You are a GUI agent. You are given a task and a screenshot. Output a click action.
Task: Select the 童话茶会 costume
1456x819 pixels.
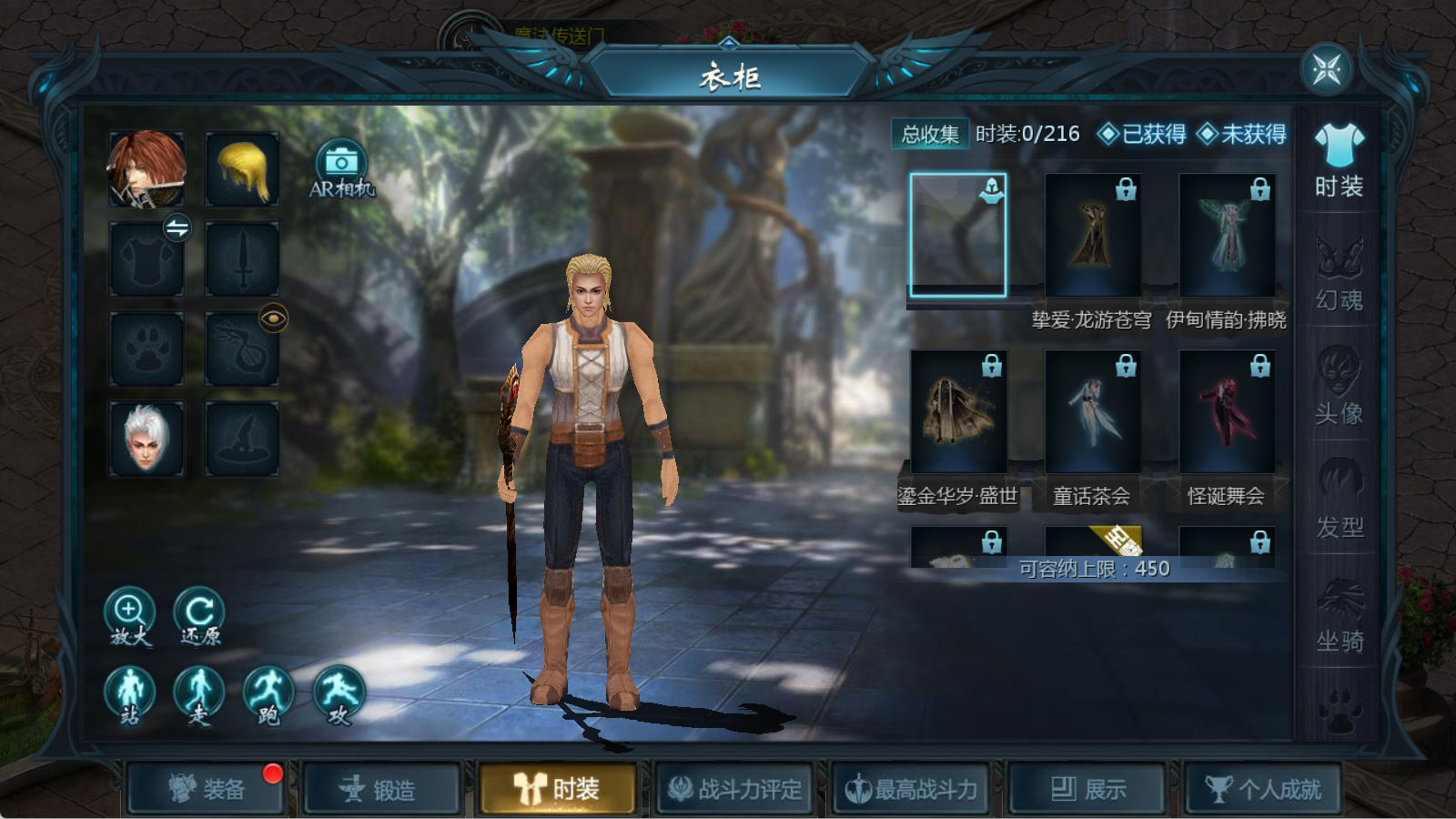1092,411
